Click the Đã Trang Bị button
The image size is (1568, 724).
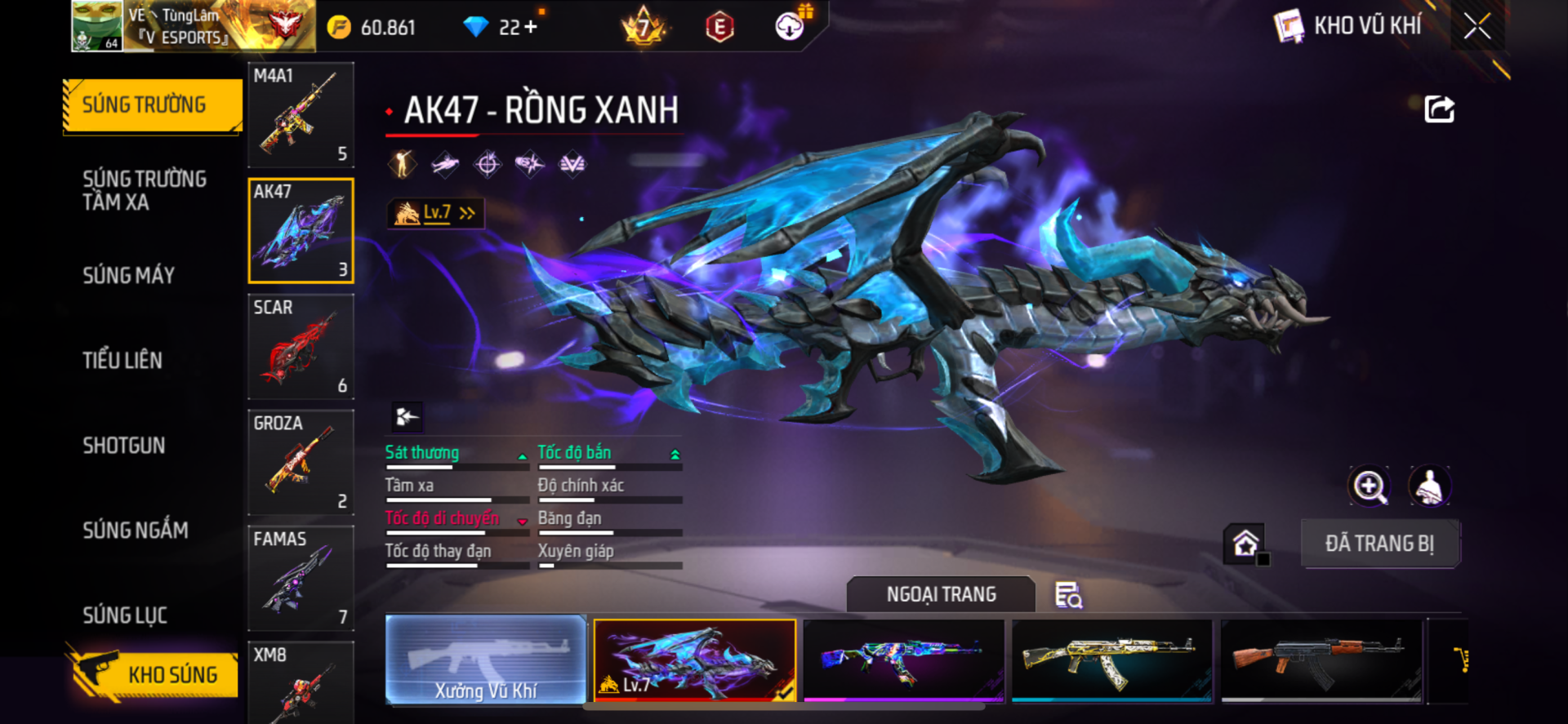[1379, 544]
